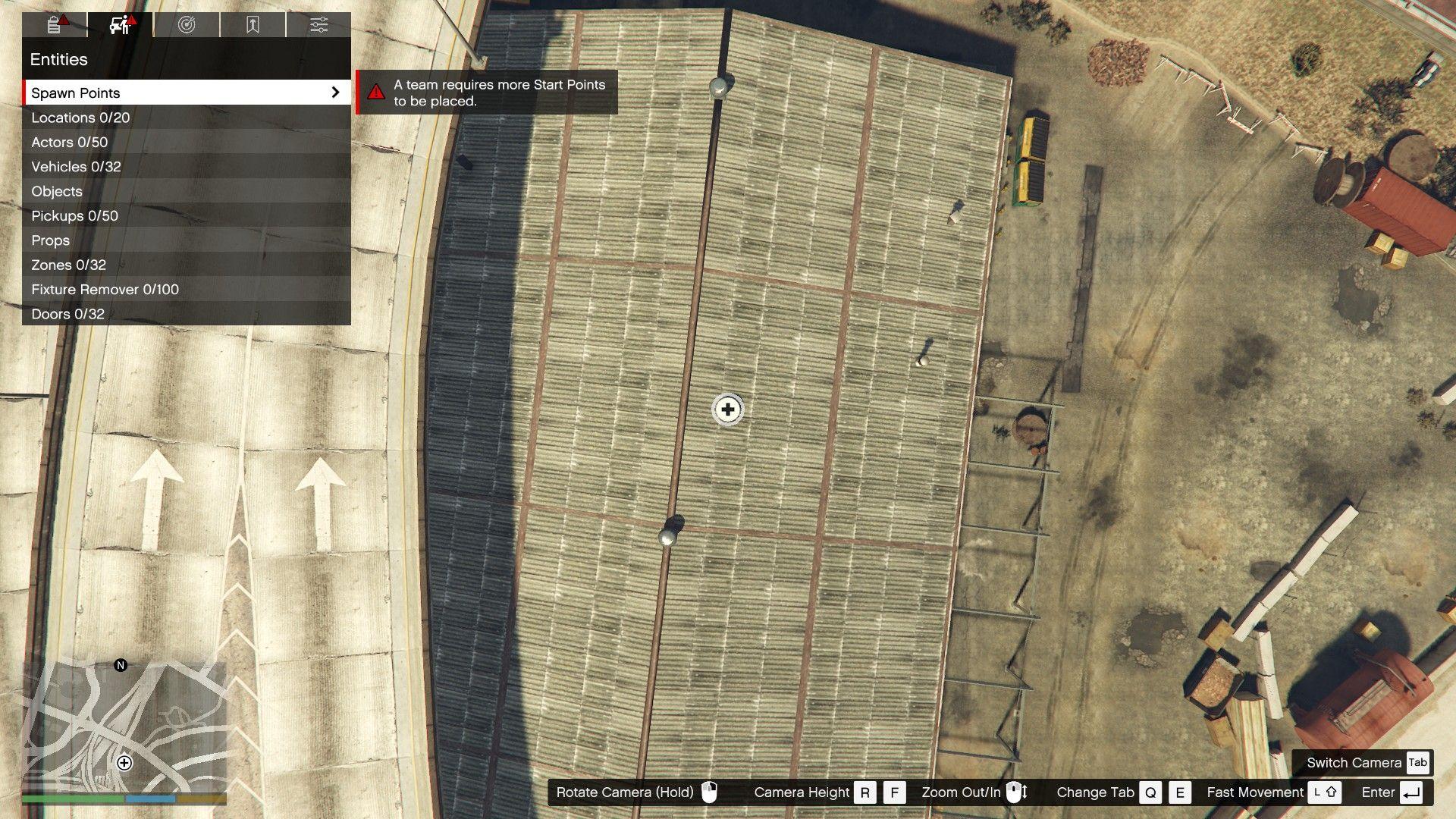
Task: Open the clipboard mission details tab icon
Action: (53, 24)
